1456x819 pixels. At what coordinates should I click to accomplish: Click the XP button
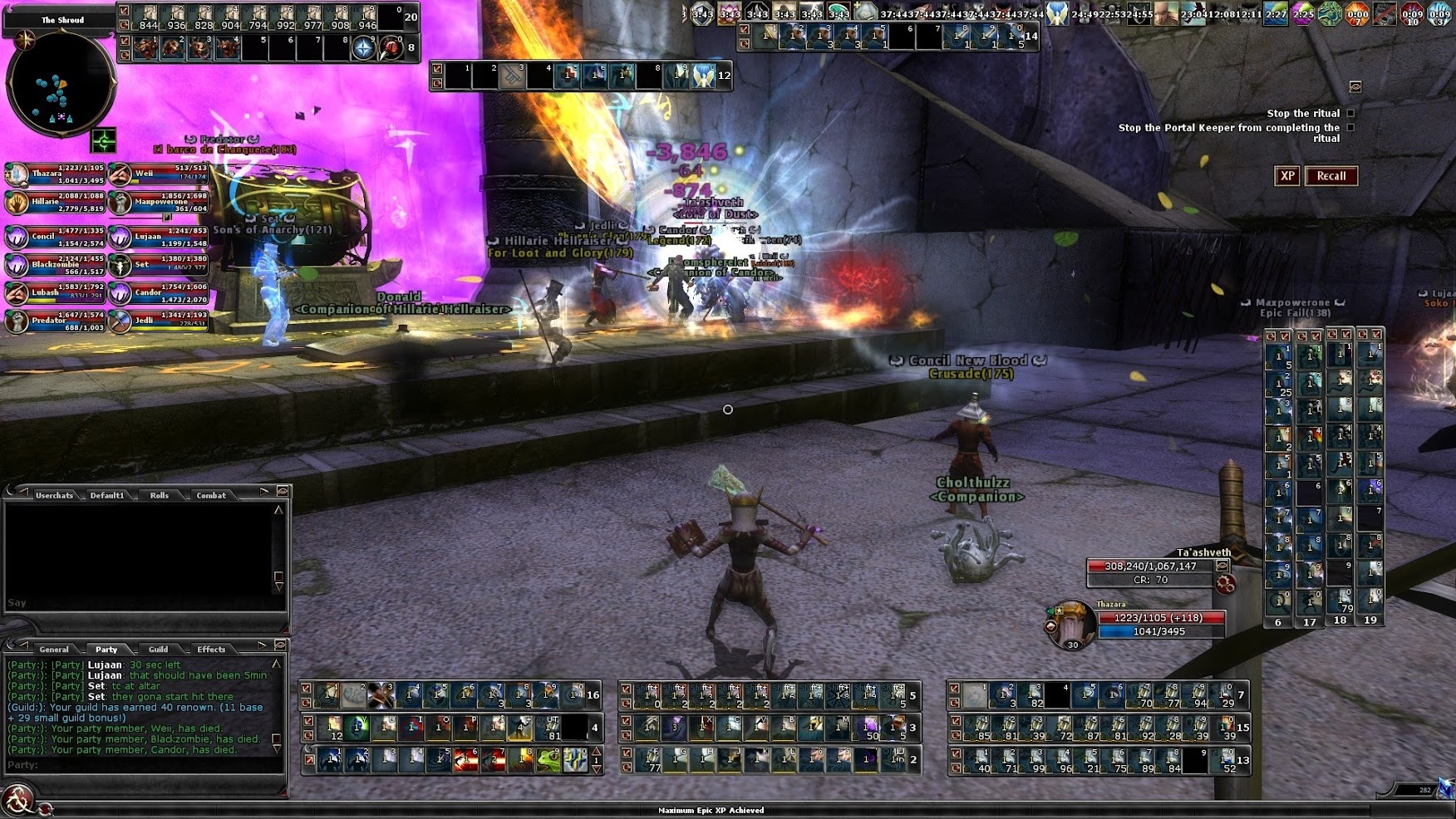pyautogui.click(x=1286, y=176)
